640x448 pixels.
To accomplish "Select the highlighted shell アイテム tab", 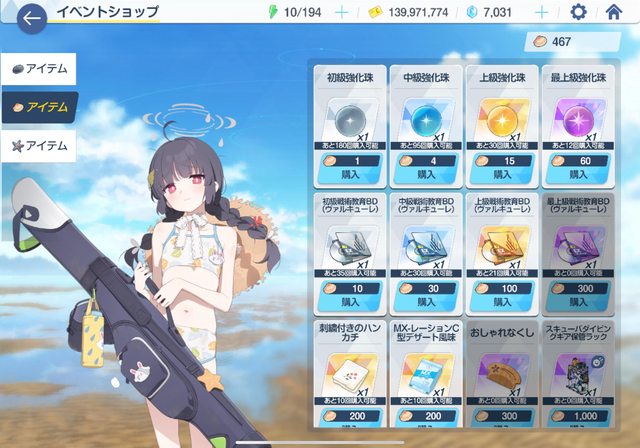I will (x=40, y=107).
